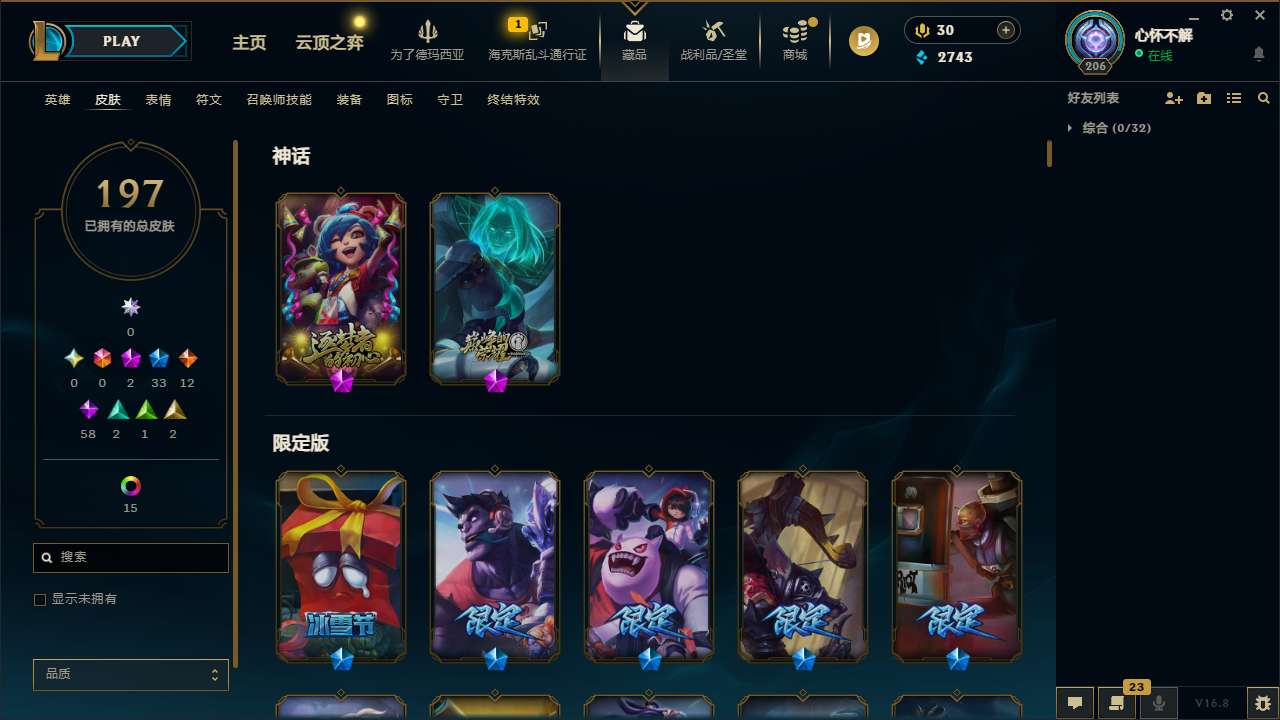
Task: Open the friend list search magnifier
Action: tap(1263, 98)
